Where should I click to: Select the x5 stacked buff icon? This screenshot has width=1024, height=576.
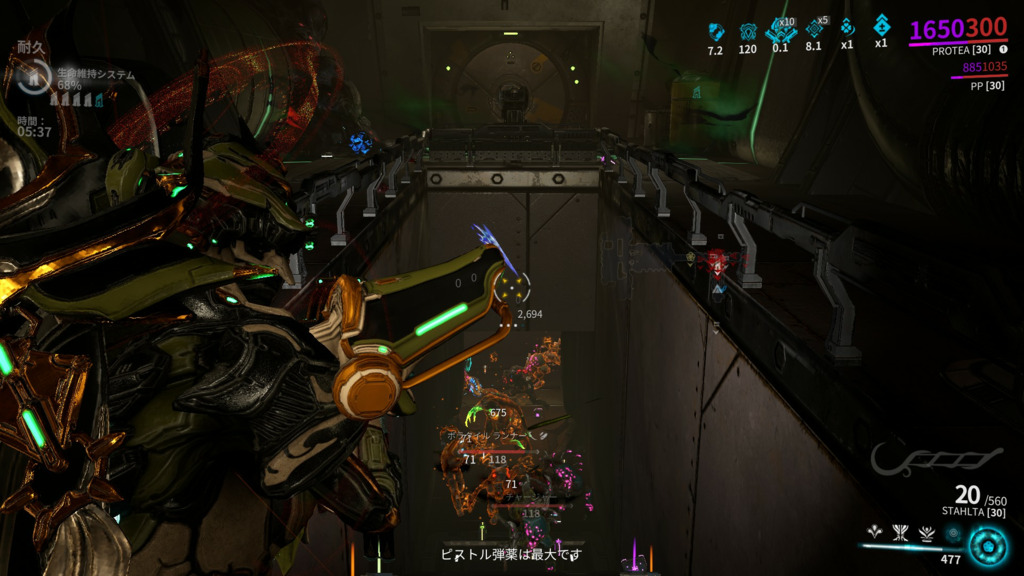pyautogui.click(x=814, y=29)
